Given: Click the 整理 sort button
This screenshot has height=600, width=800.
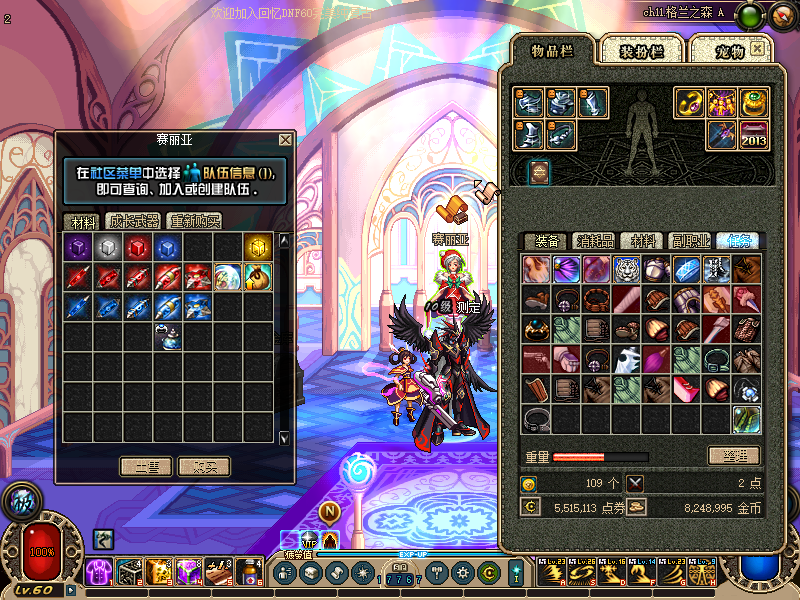Looking at the screenshot, I should pyautogui.click(x=733, y=456).
